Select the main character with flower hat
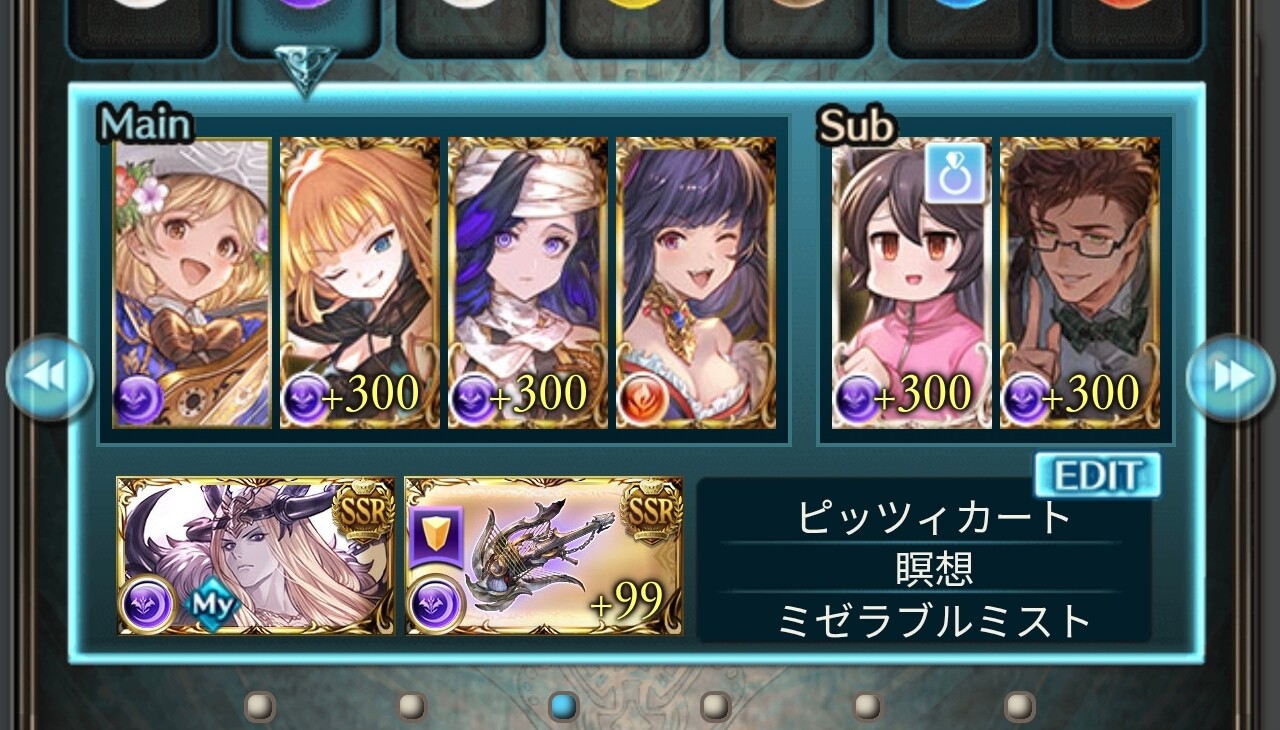This screenshot has width=1280, height=730. (x=192, y=282)
